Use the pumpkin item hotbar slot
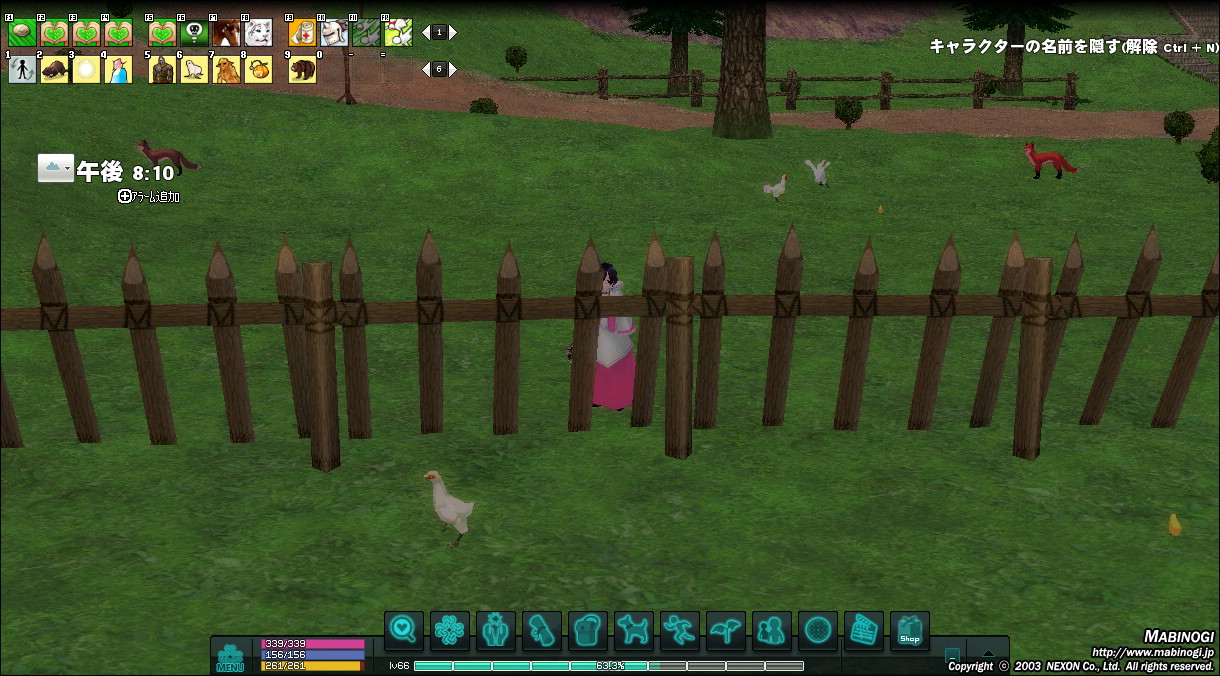Screen dimensions: 1220x676 click(x=258, y=69)
